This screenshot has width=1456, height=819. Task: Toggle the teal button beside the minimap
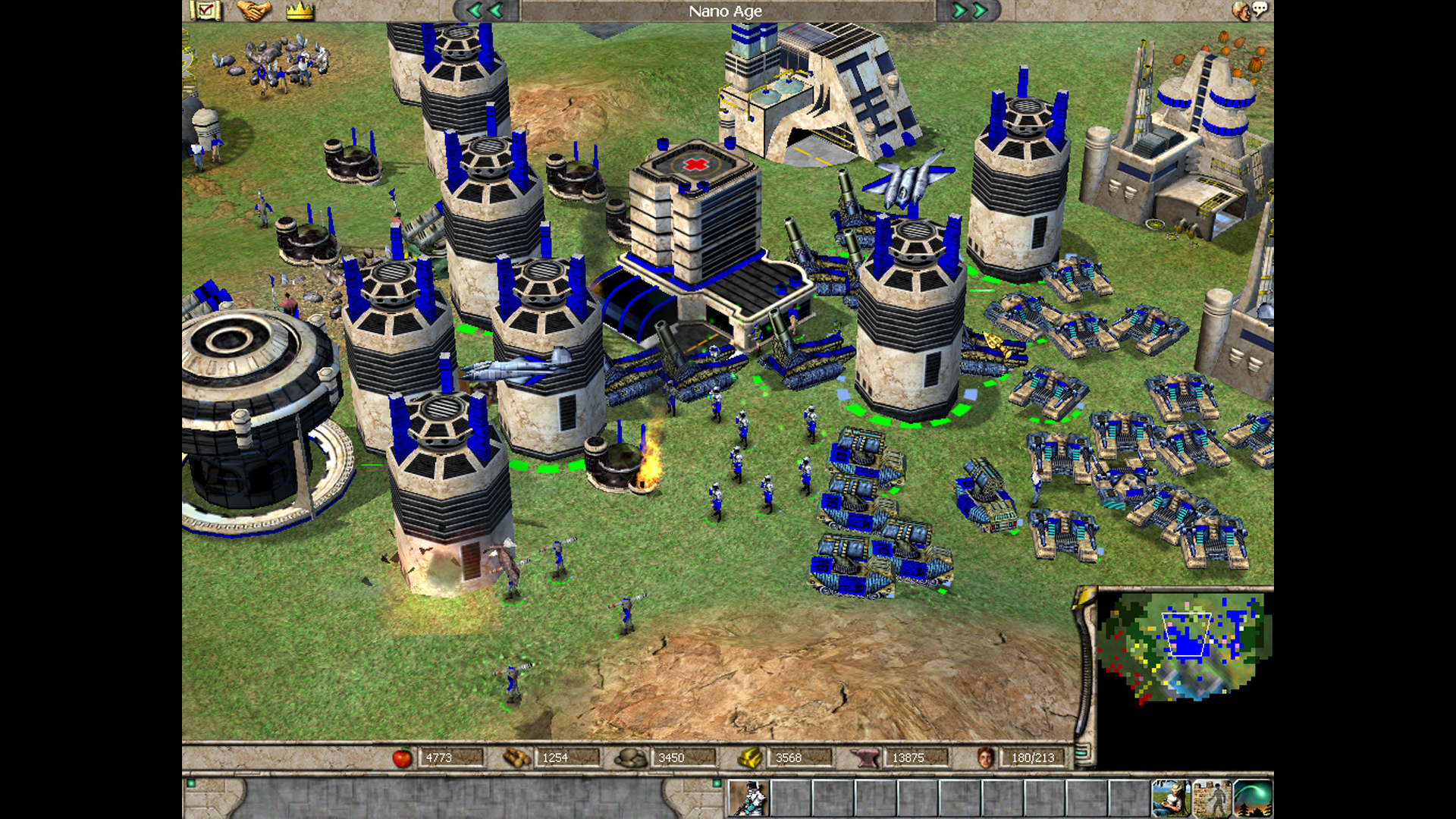(1082, 752)
